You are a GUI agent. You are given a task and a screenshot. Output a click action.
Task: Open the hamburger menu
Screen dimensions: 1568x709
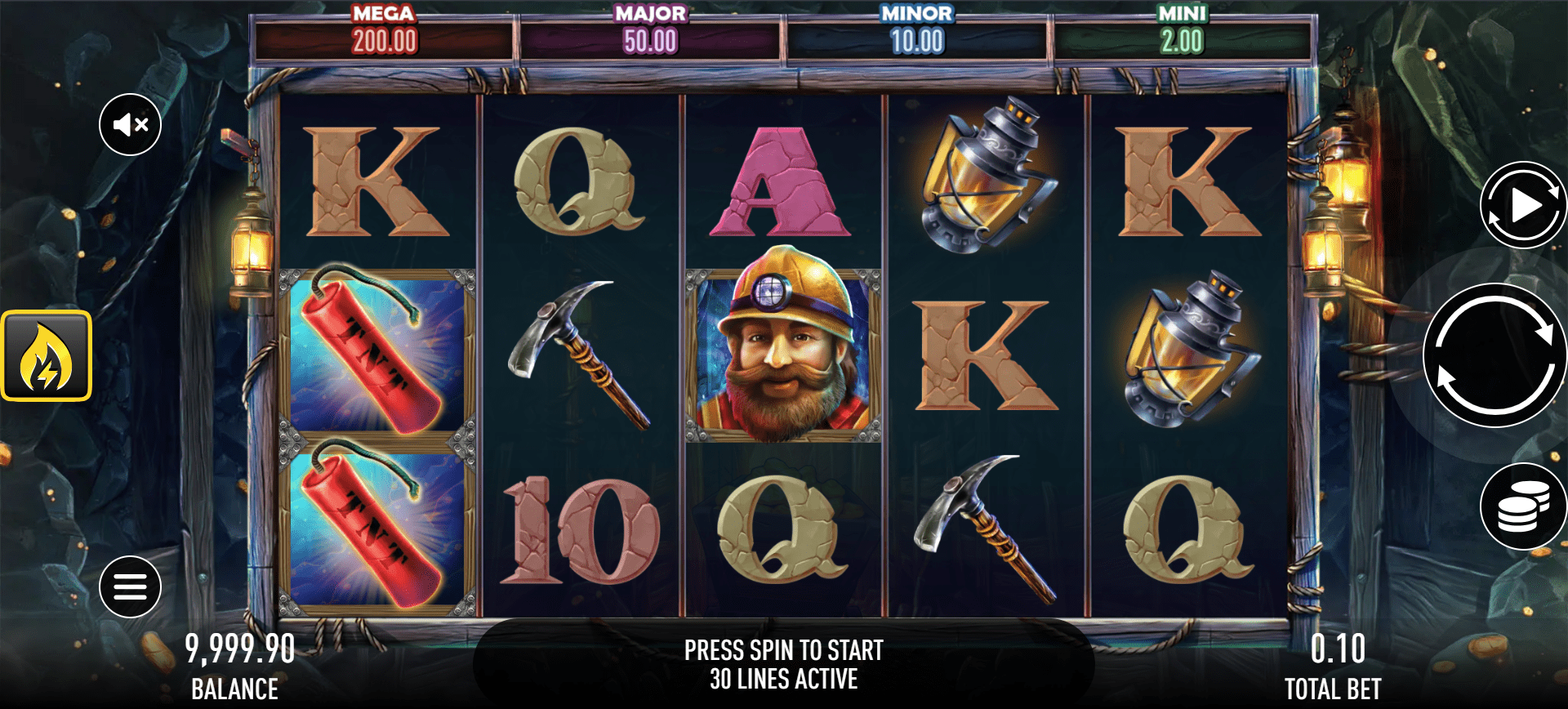[131, 586]
